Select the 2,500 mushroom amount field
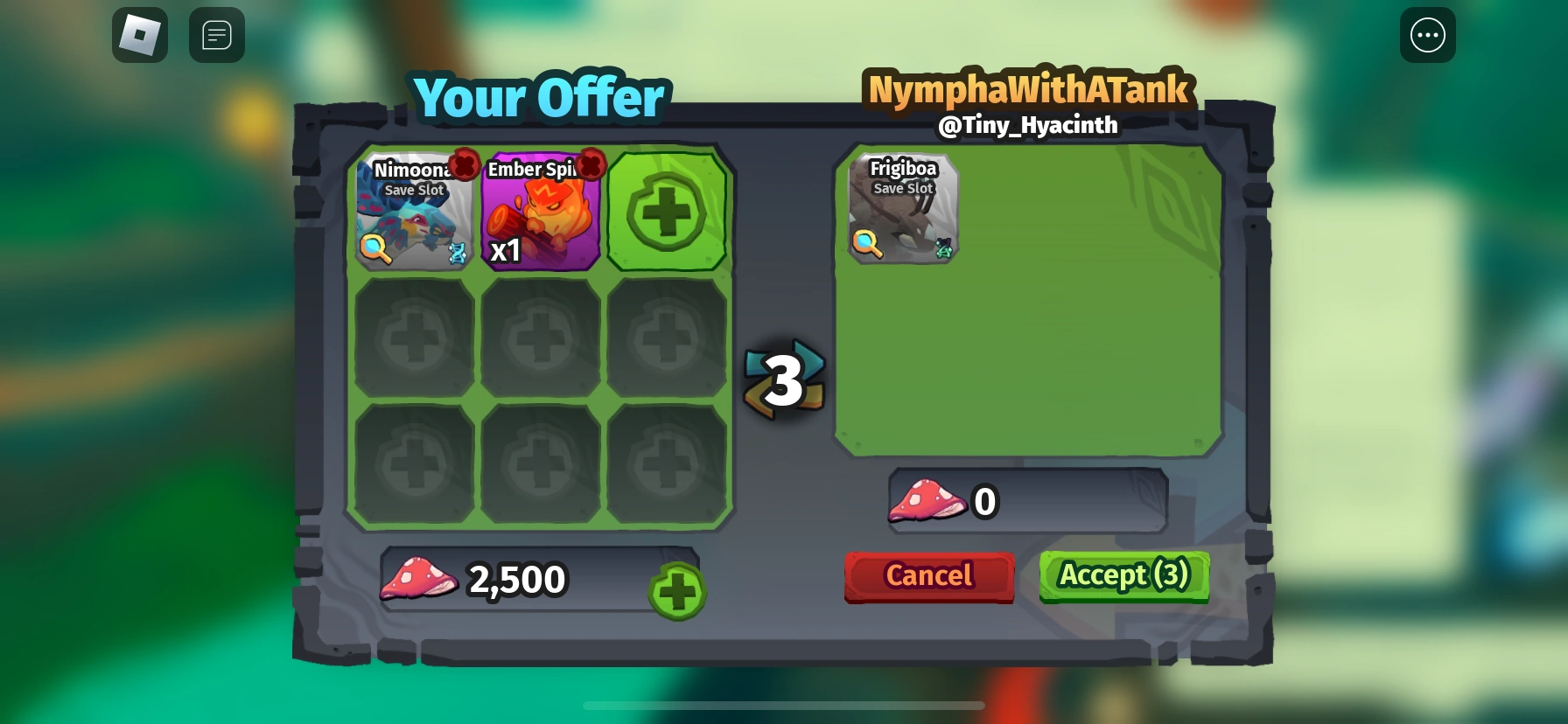 518,578
